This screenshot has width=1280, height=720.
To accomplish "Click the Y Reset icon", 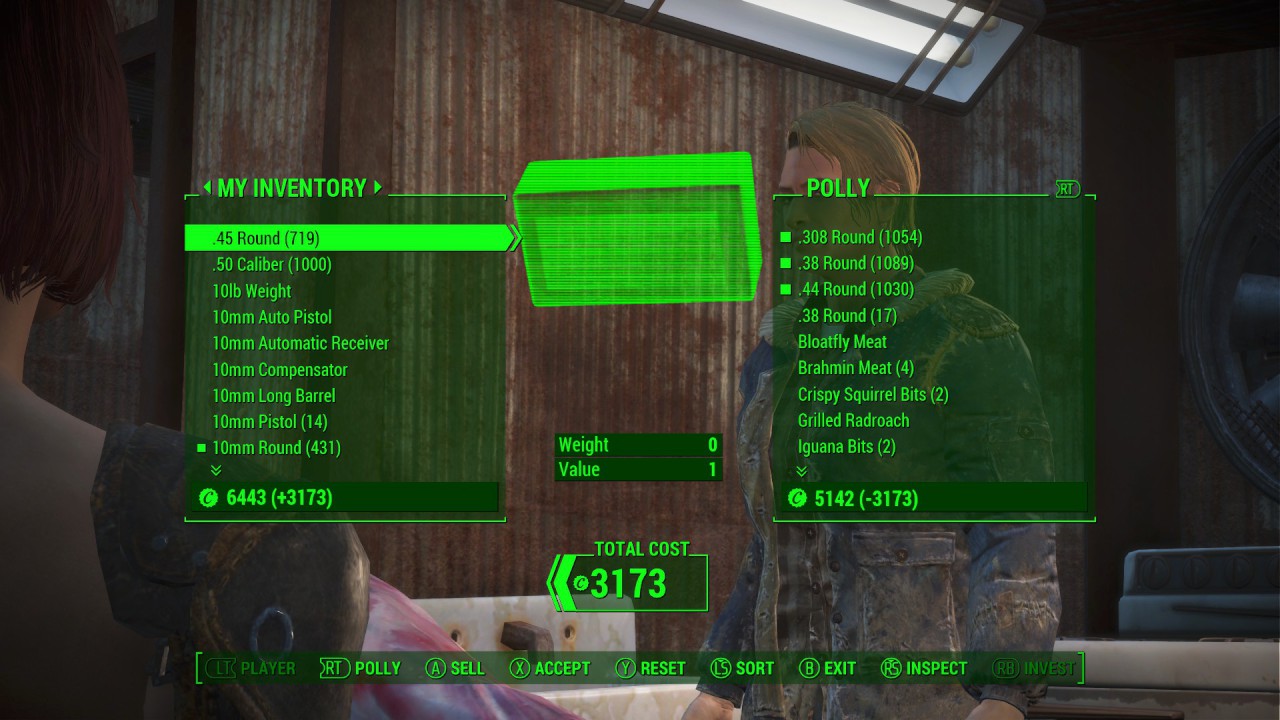I will tap(627, 668).
